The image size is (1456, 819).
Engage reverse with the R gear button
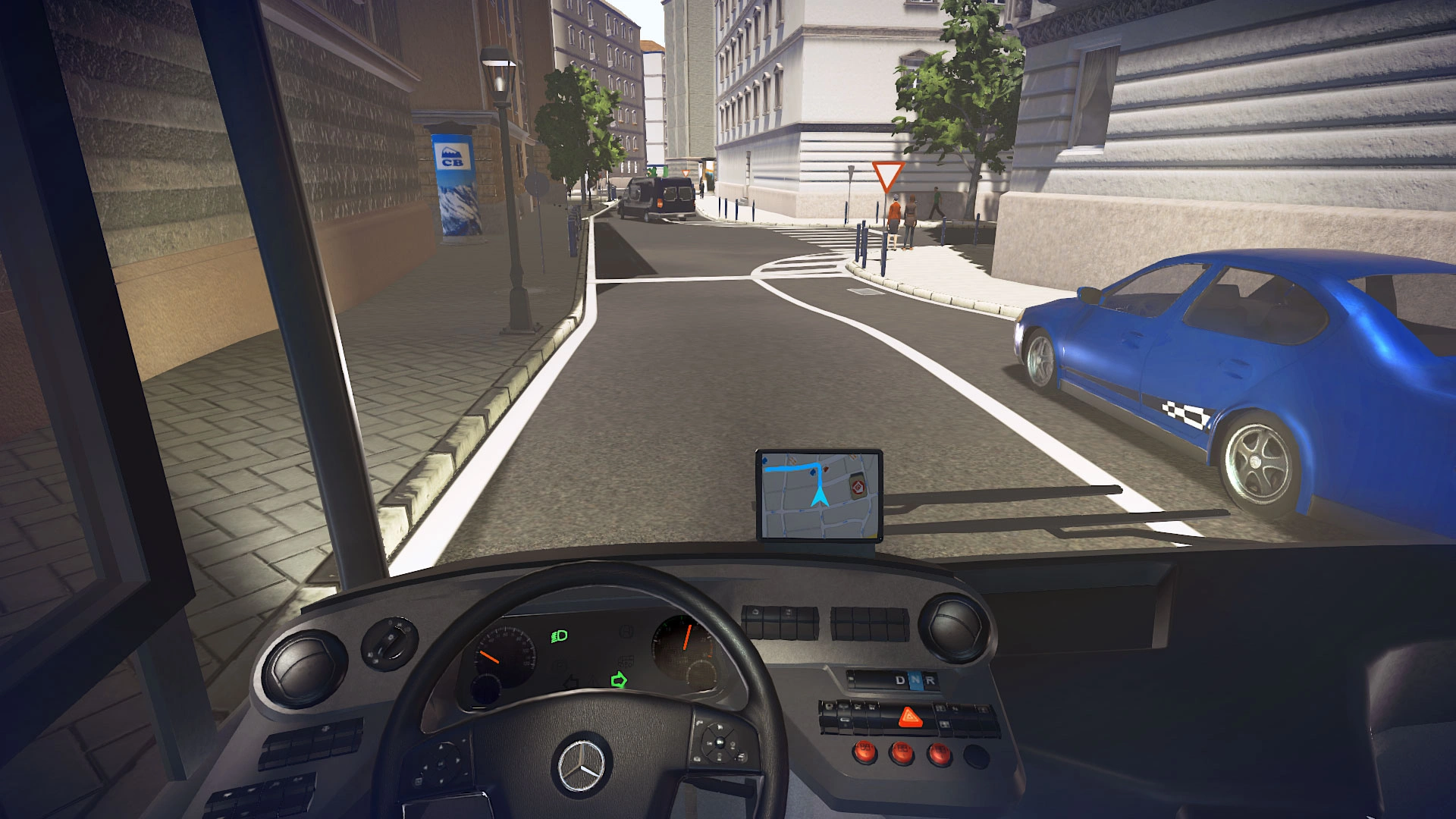coord(930,680)
